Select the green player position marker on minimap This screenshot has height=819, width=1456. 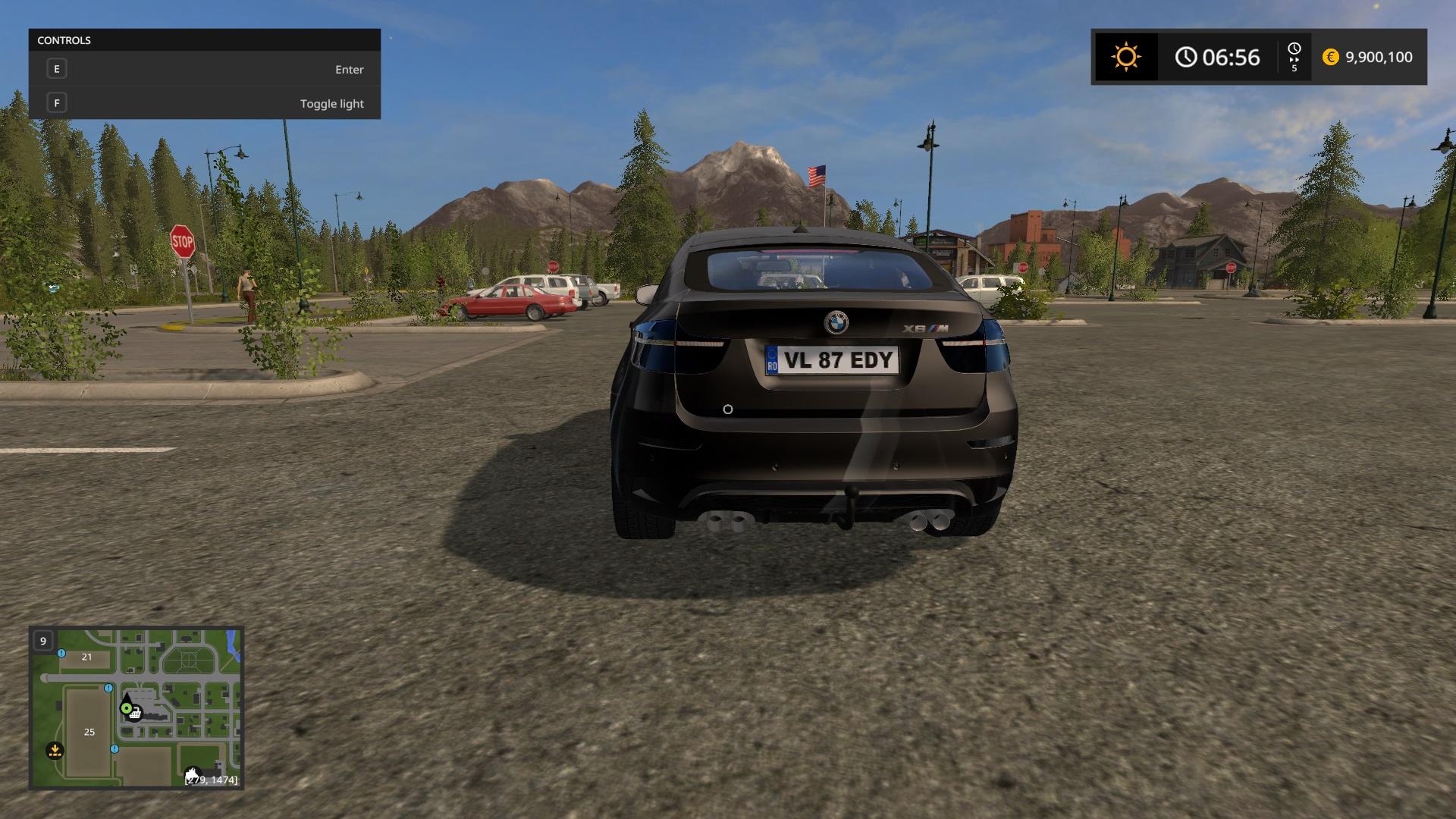126,708
